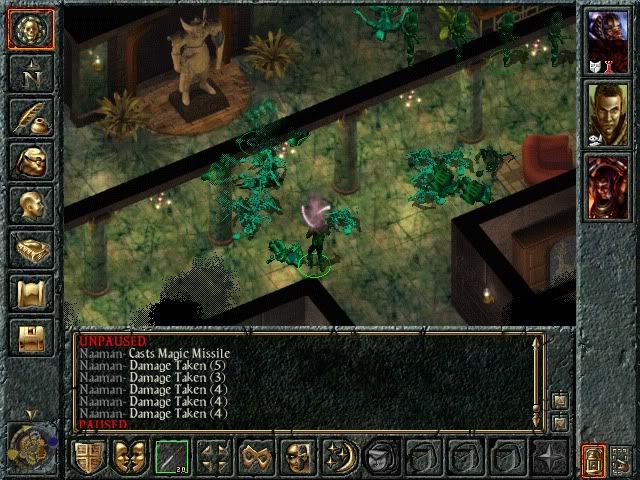Click the golden mask action button
Image resolution: width=640 pixels, height=480 pixels.
click(x=298, y=457)
